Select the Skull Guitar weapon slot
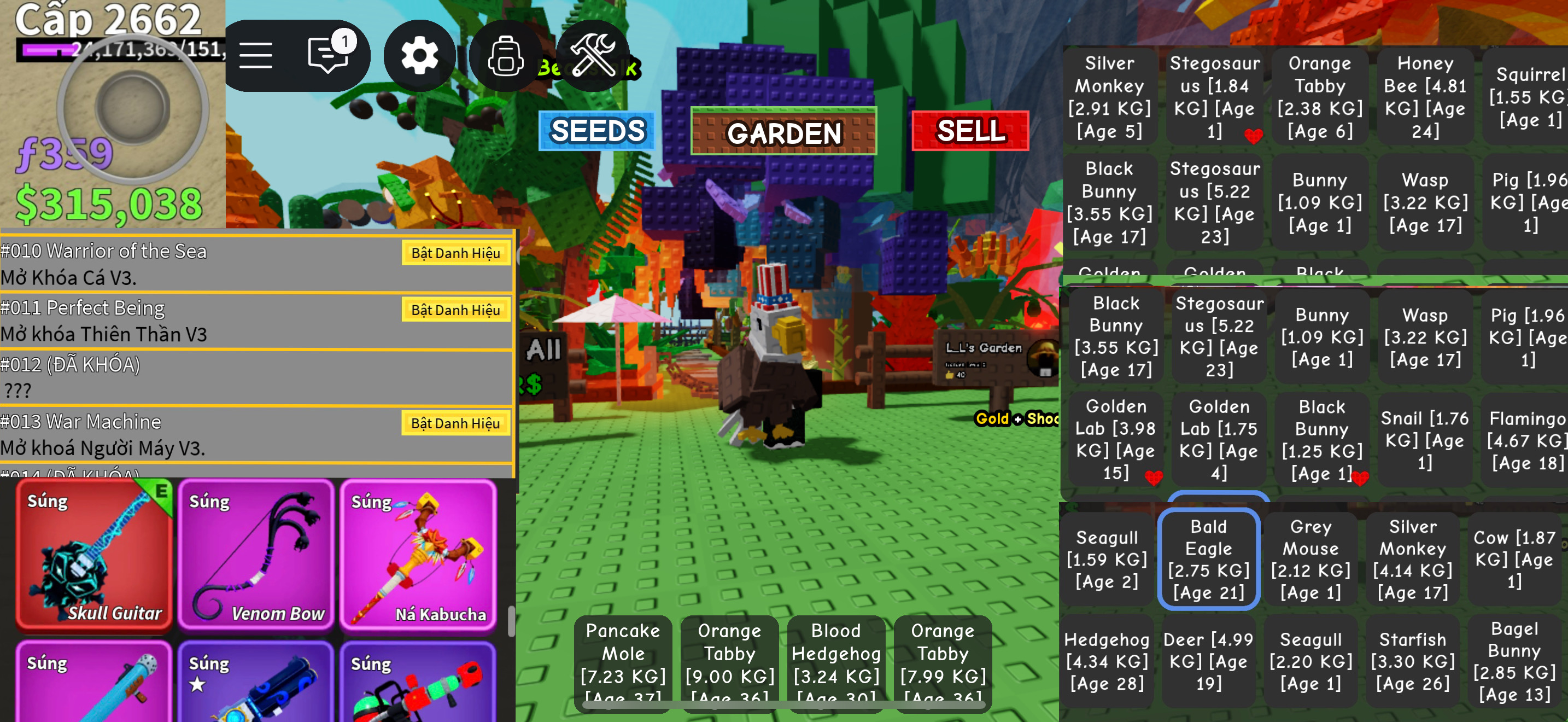The width and height of the screenshot is (1568, 722). click(93, 555)
